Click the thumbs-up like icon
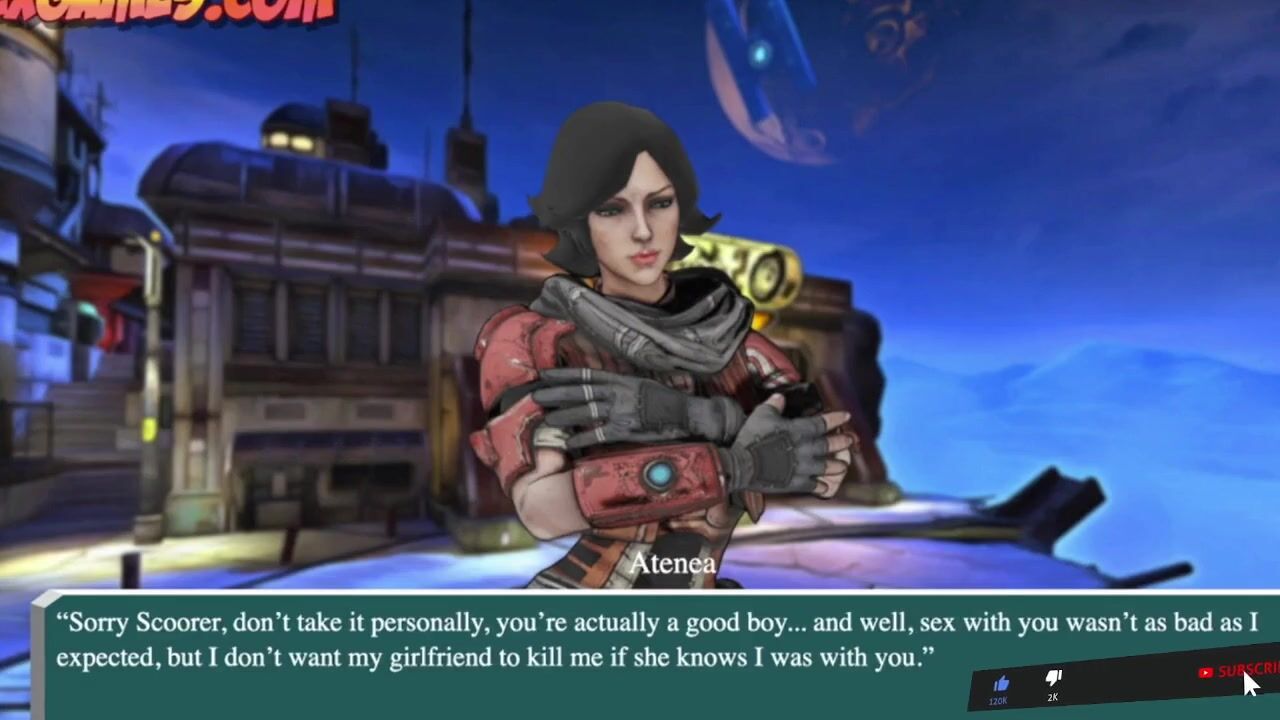 click(1001, 683)
